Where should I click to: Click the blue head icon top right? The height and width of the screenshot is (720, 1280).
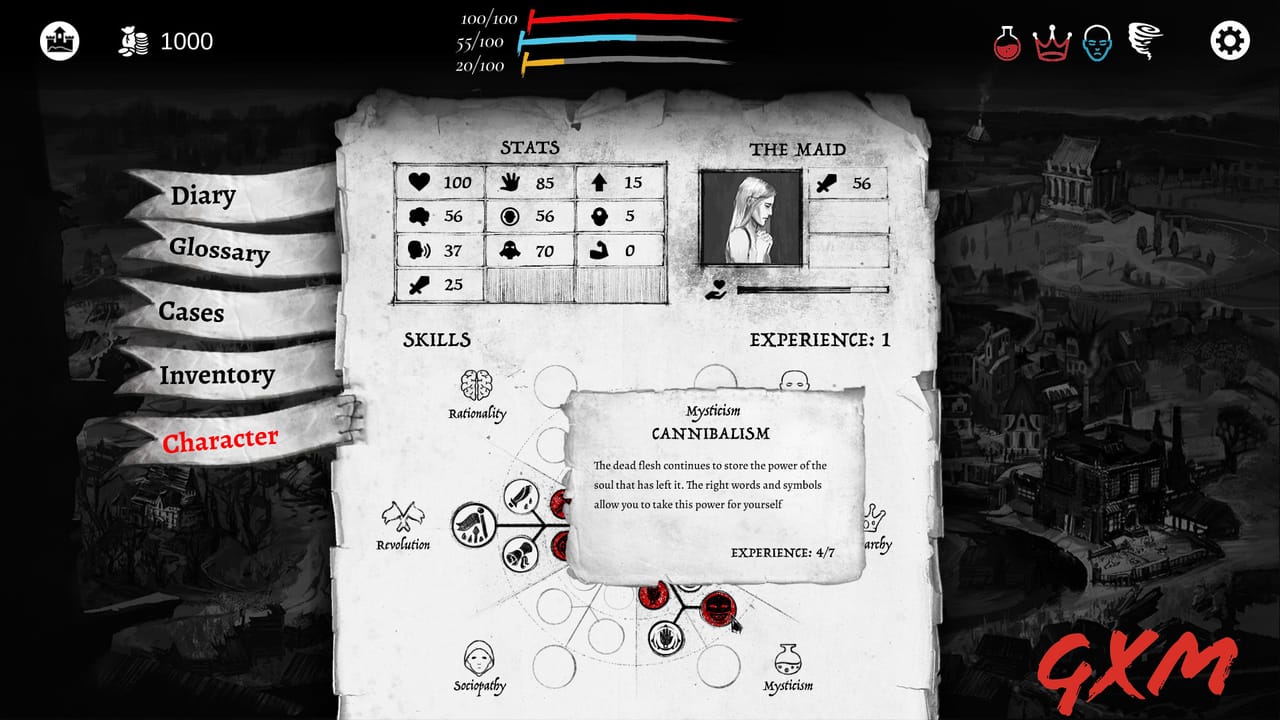(1098, 41)
